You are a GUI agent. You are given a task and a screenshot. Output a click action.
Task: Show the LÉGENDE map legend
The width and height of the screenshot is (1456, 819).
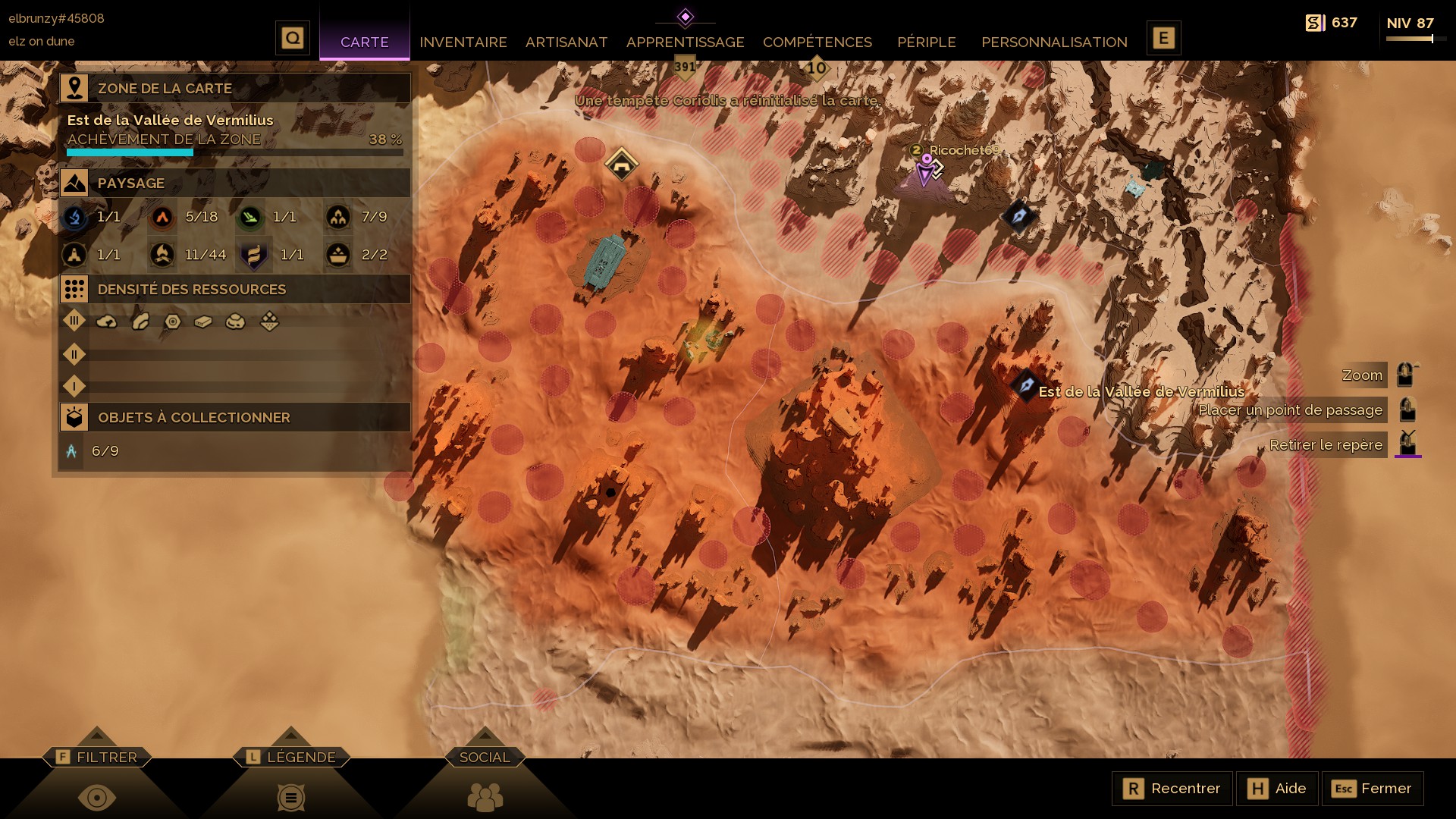291,757
